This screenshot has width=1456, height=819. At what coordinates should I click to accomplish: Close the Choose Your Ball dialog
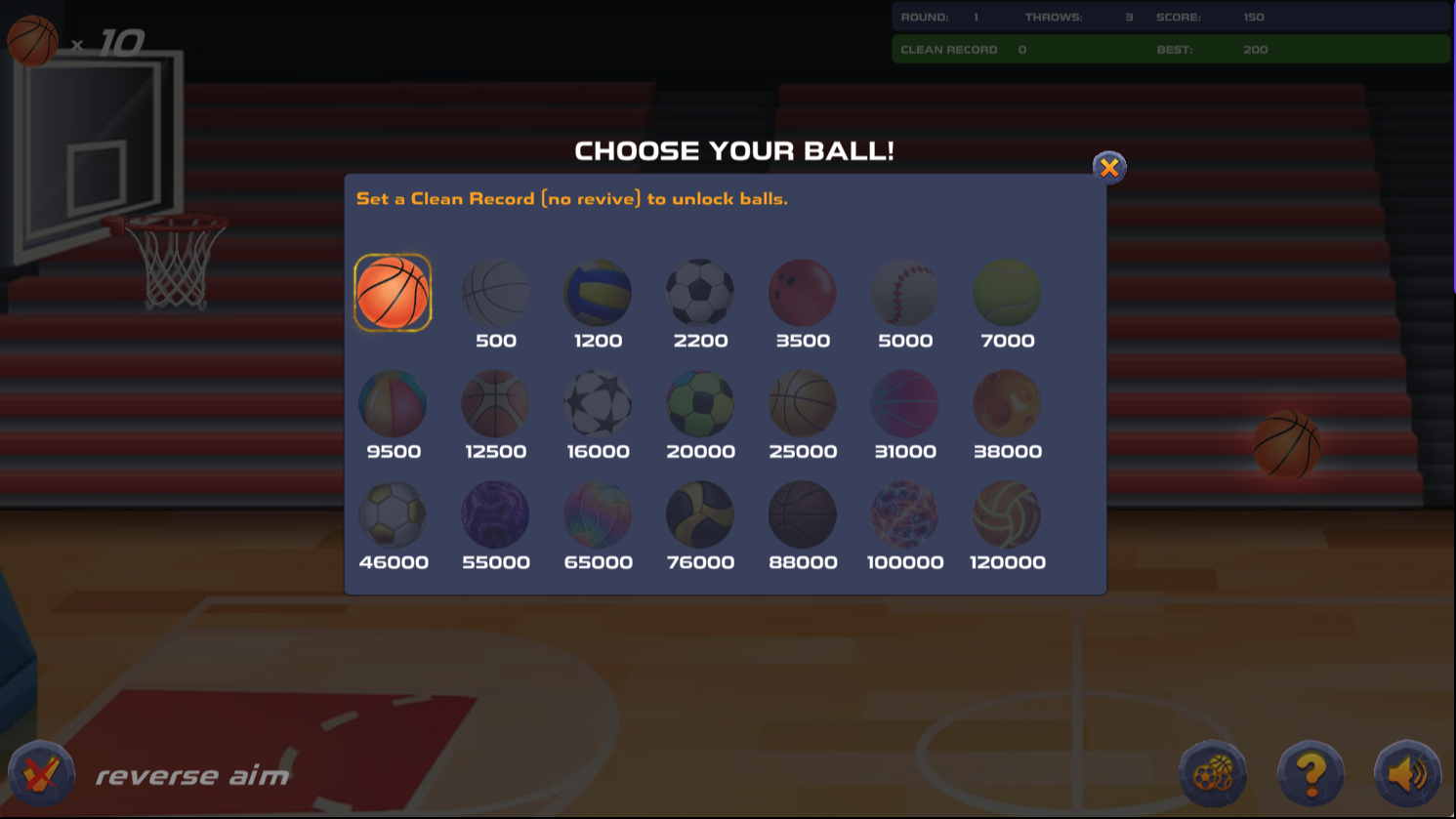pos(1109,167)
